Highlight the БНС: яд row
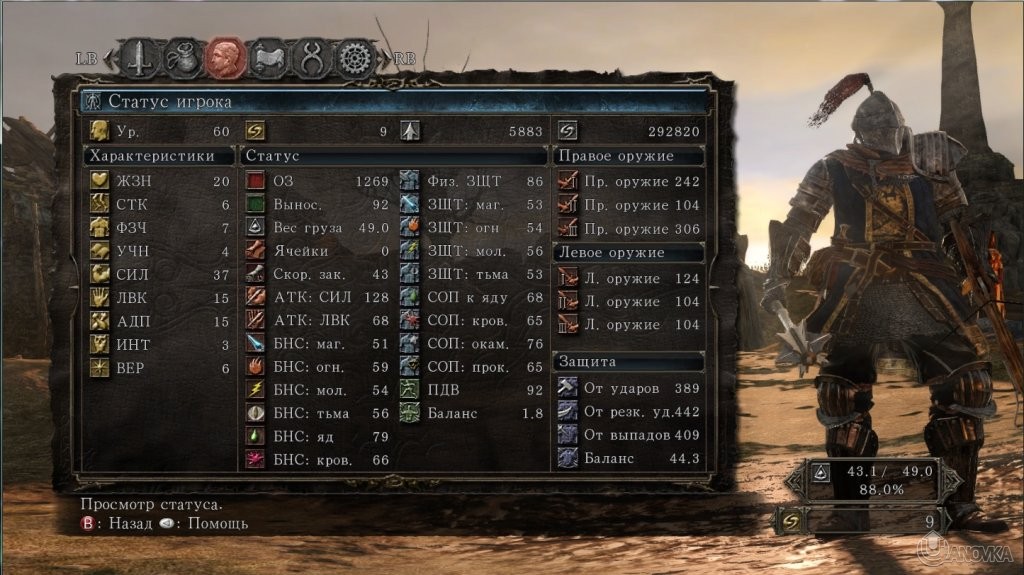Viewport: 1024px width, 575px height. click(317, 437)
